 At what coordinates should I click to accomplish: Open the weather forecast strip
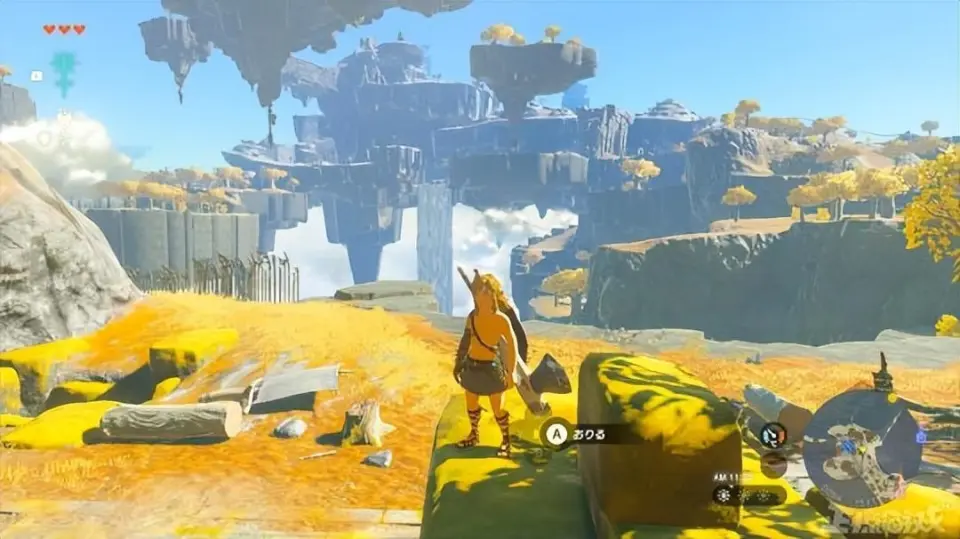[x=748, y=494]
